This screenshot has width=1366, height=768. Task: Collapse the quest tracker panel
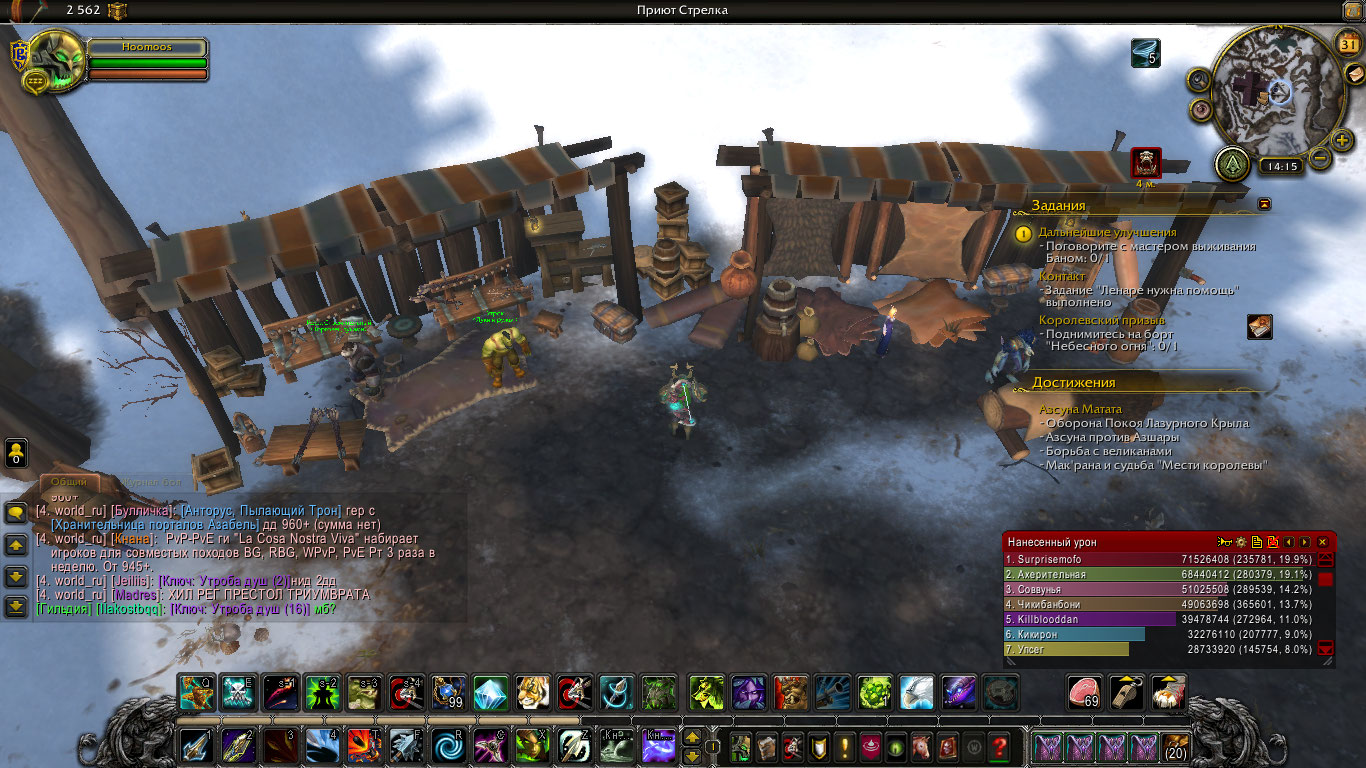pyautogui.click(x=1265, y=204)
